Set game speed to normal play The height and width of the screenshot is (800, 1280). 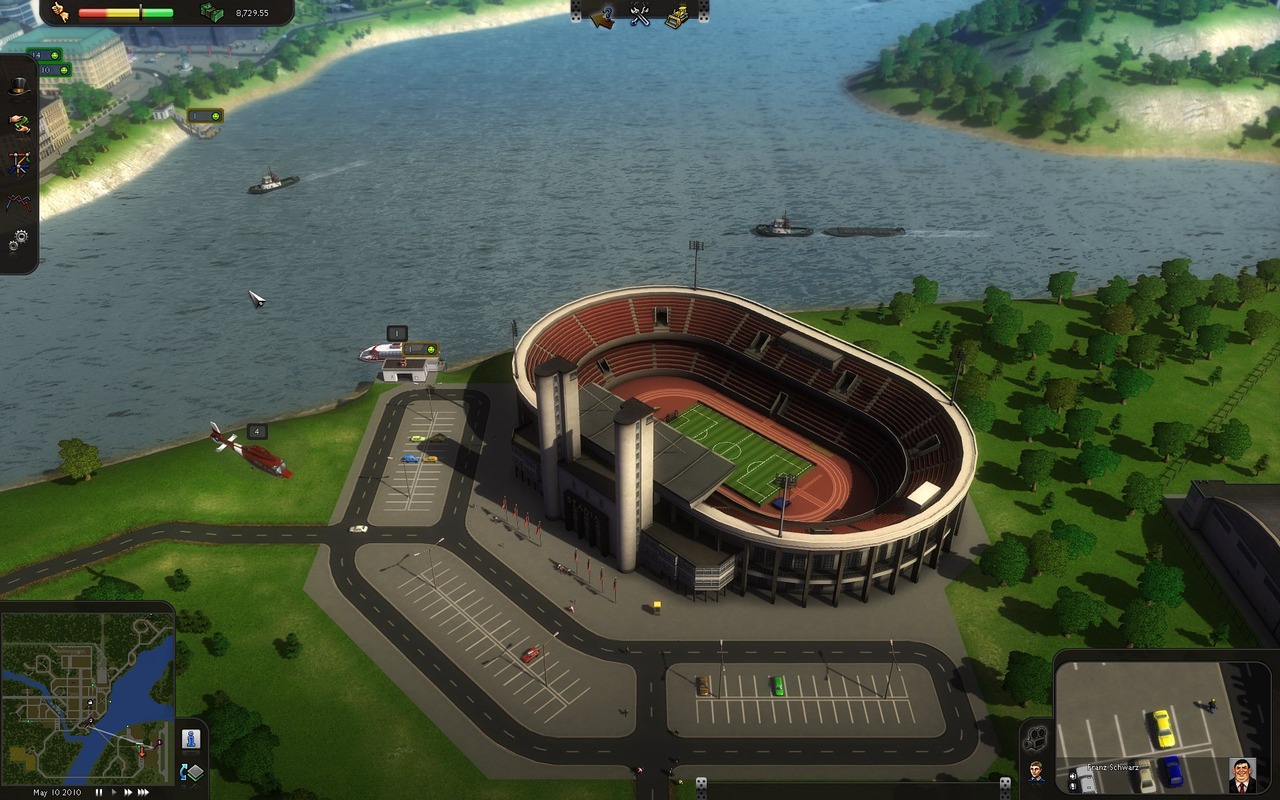pyautogui.click(x=112, y=792)
